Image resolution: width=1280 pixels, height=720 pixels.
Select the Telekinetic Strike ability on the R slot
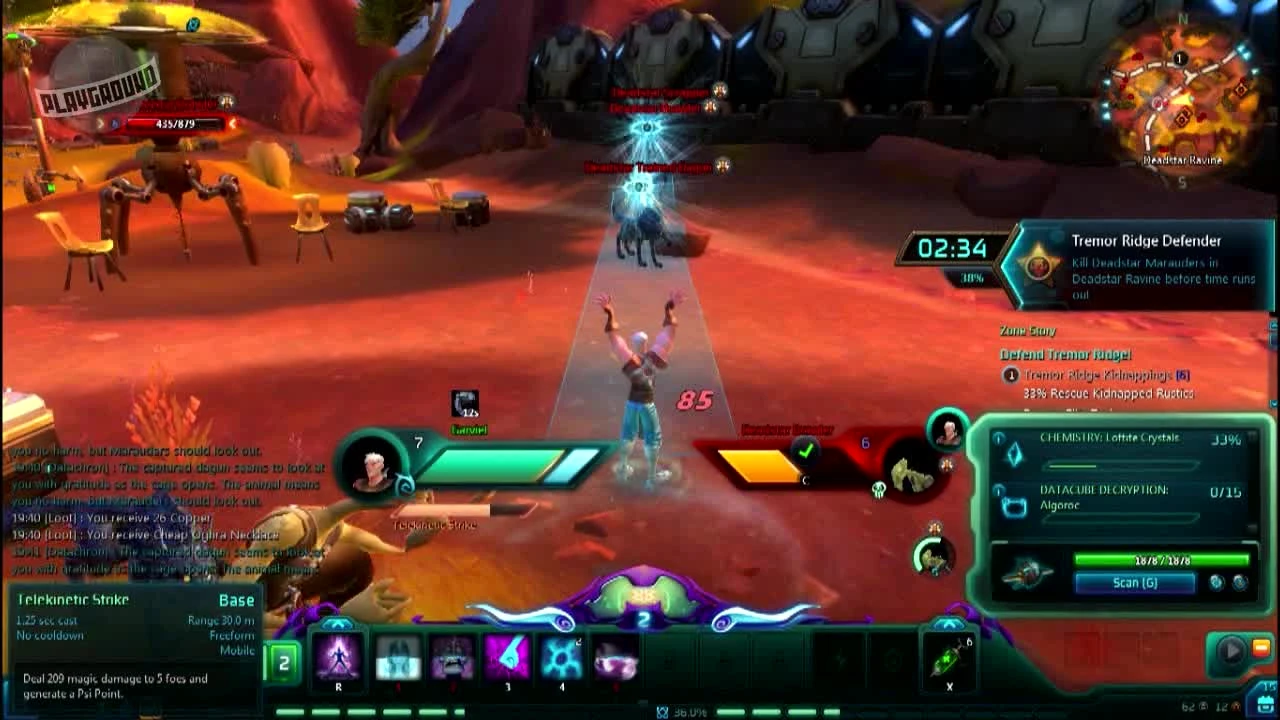pos(338,657)
